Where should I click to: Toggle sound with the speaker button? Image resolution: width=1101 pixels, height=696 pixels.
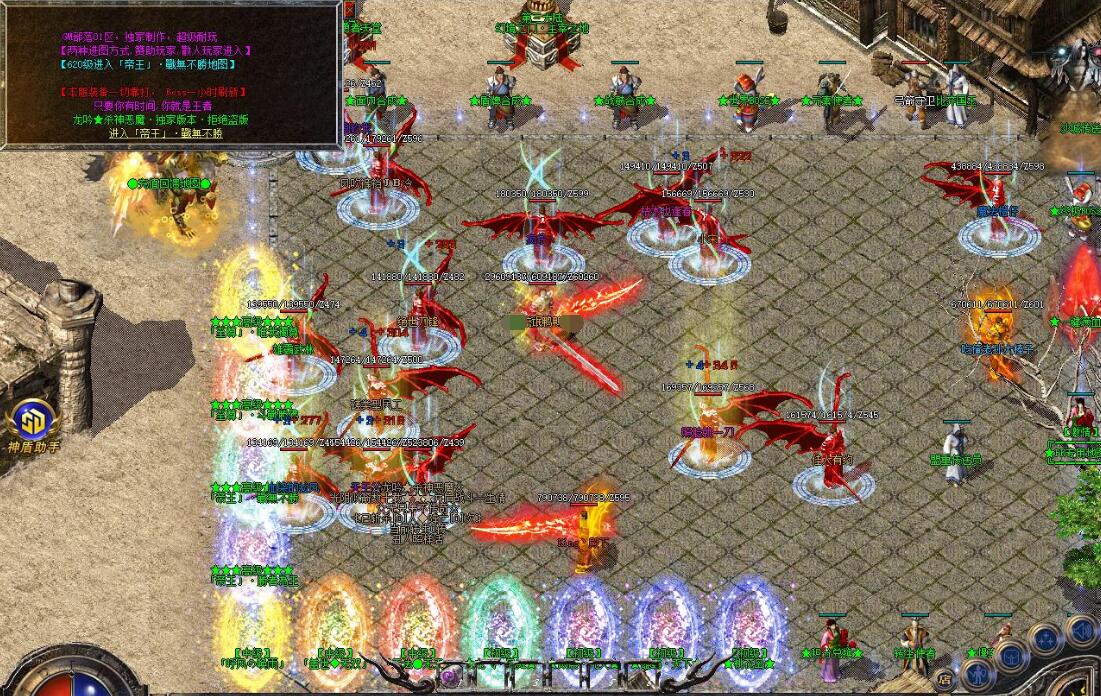point(1081,630)
